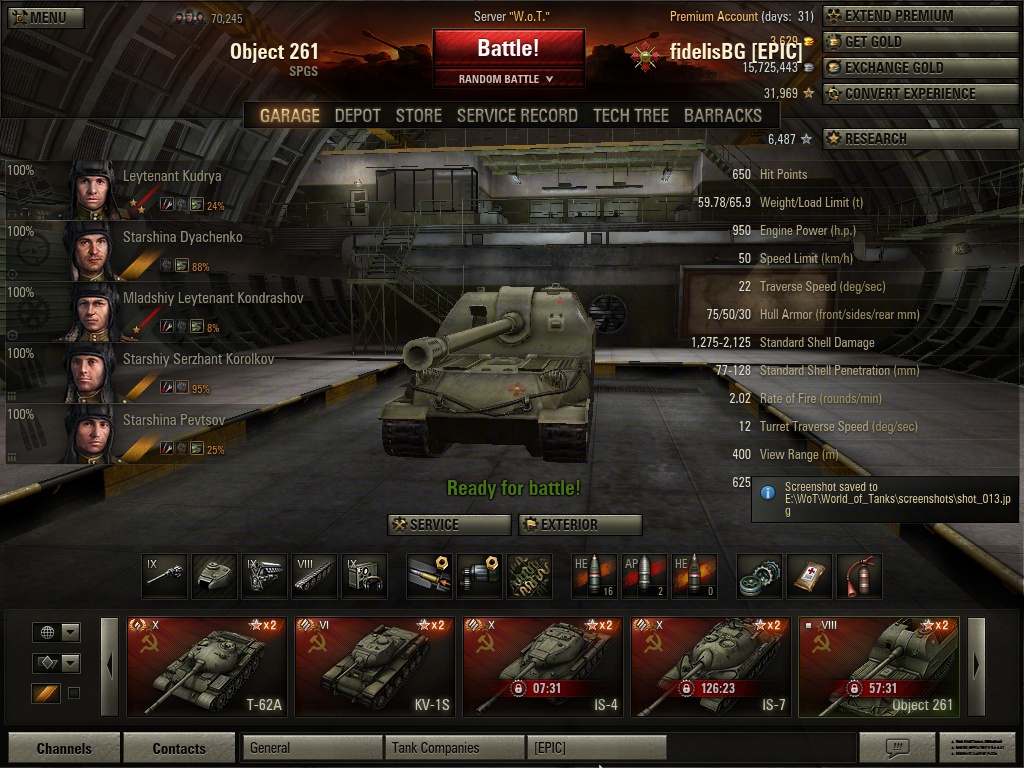Open the Service Record tab
1024x768 pixels.
pyautogui.click(x=517, y=115)
